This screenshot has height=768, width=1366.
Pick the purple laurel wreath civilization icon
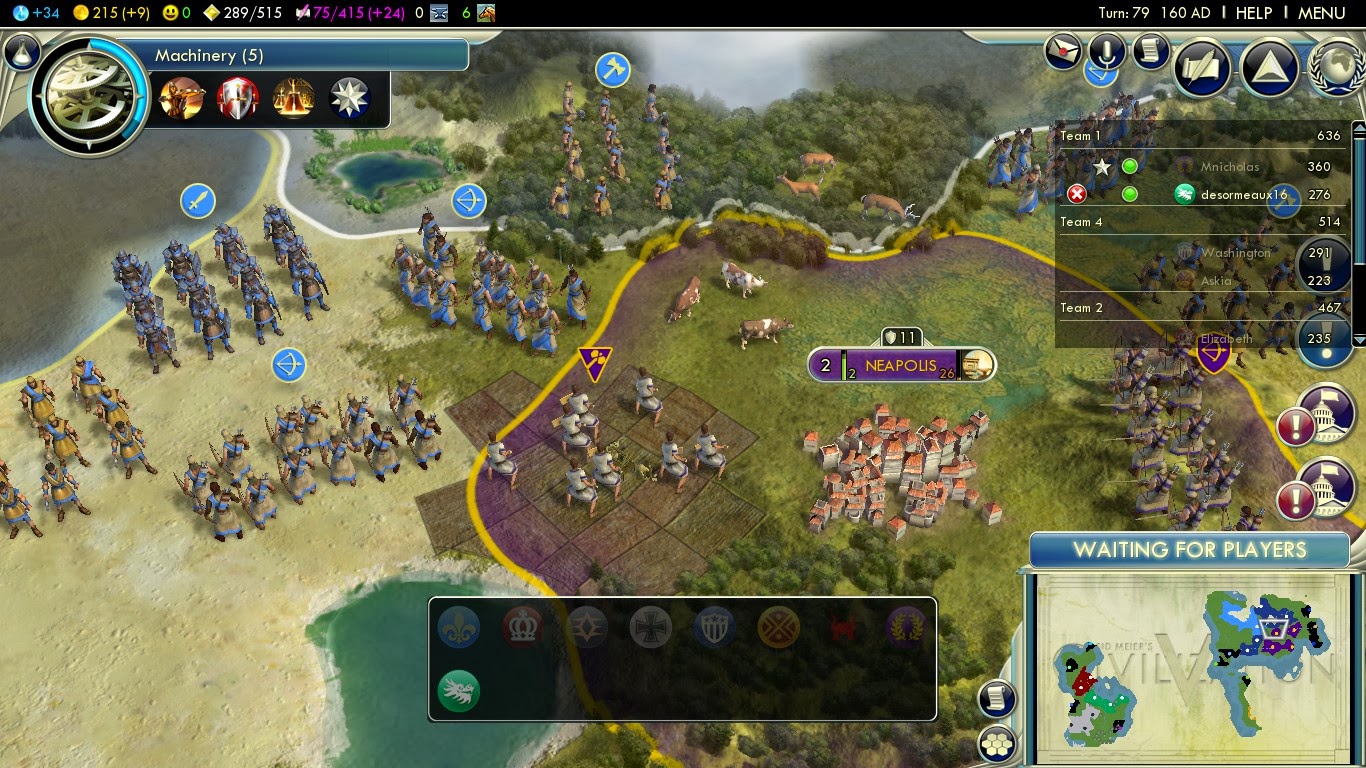click(x=905, y=628)
